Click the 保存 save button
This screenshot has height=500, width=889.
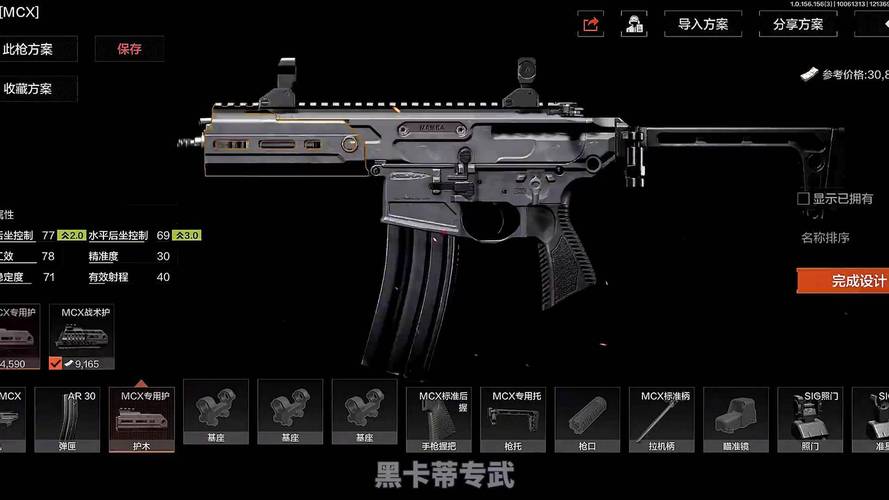coord(129,48)
